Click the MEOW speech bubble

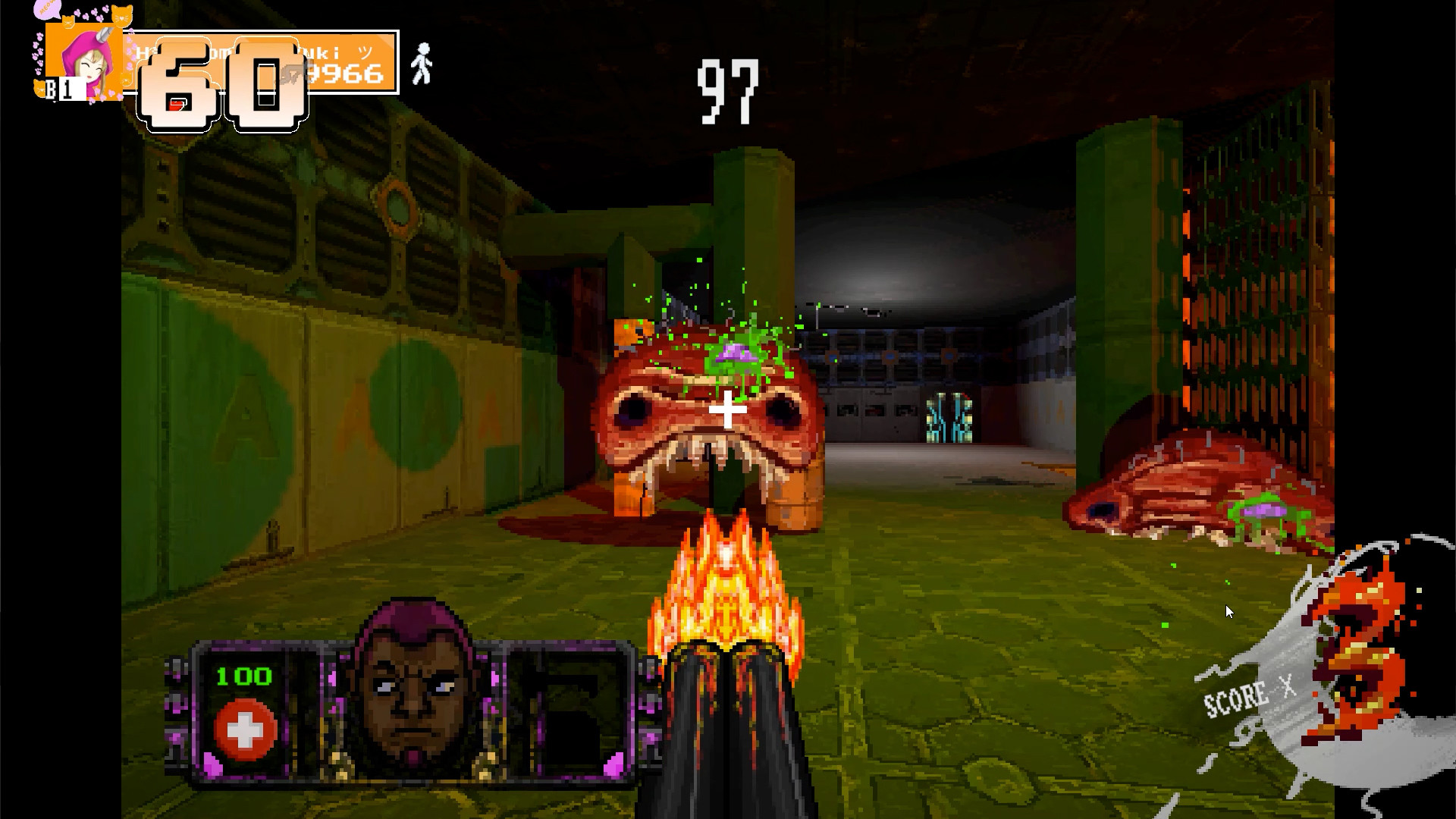(47, 9)
